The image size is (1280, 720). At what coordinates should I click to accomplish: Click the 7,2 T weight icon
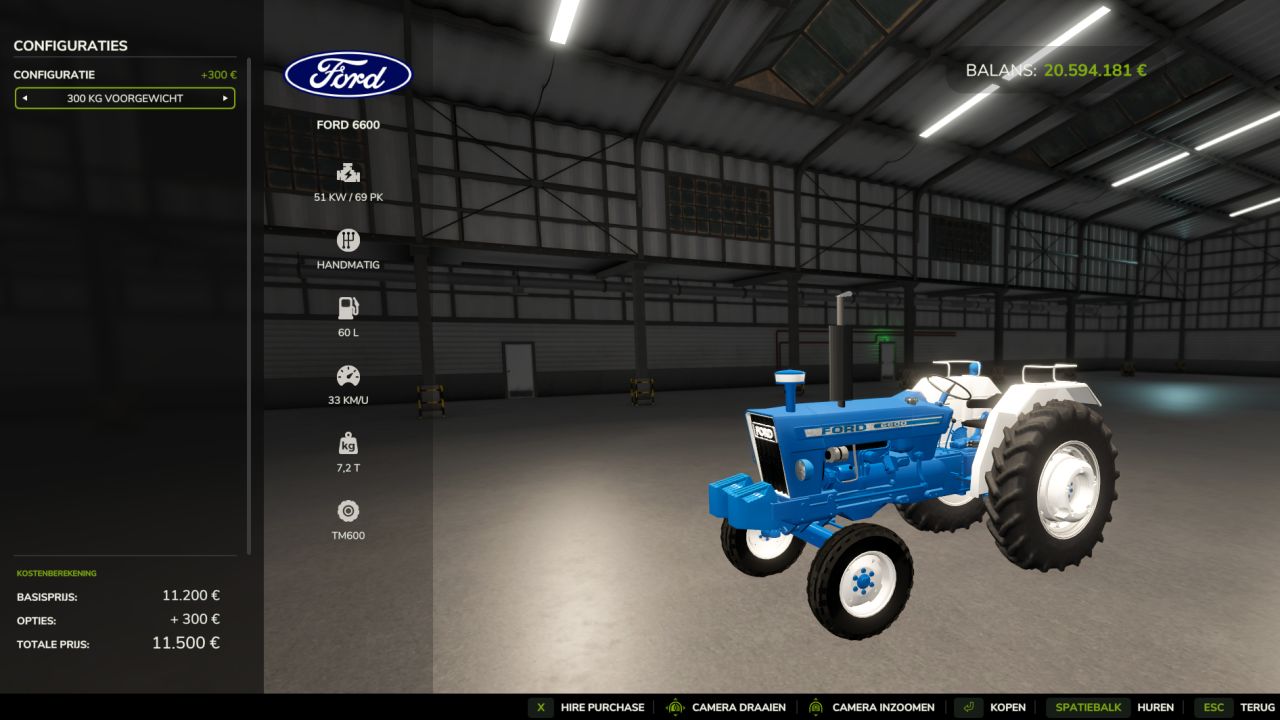[x=347, y=444]
